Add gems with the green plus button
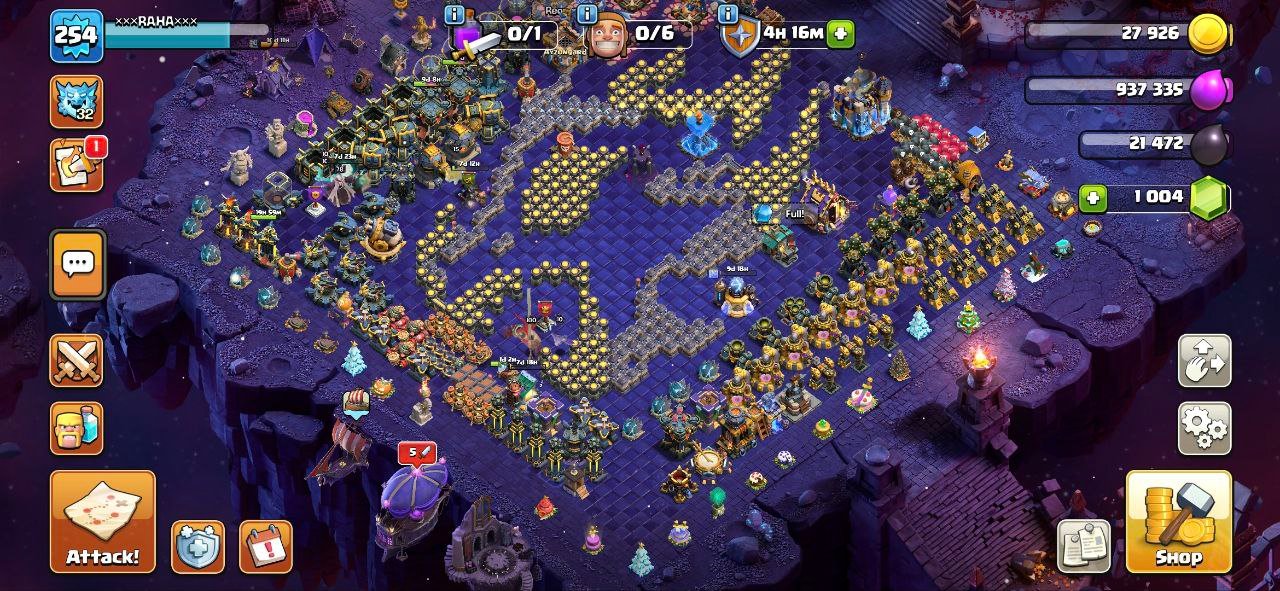The height and width of the screenshot is (591, 1280). (1093, 198)
